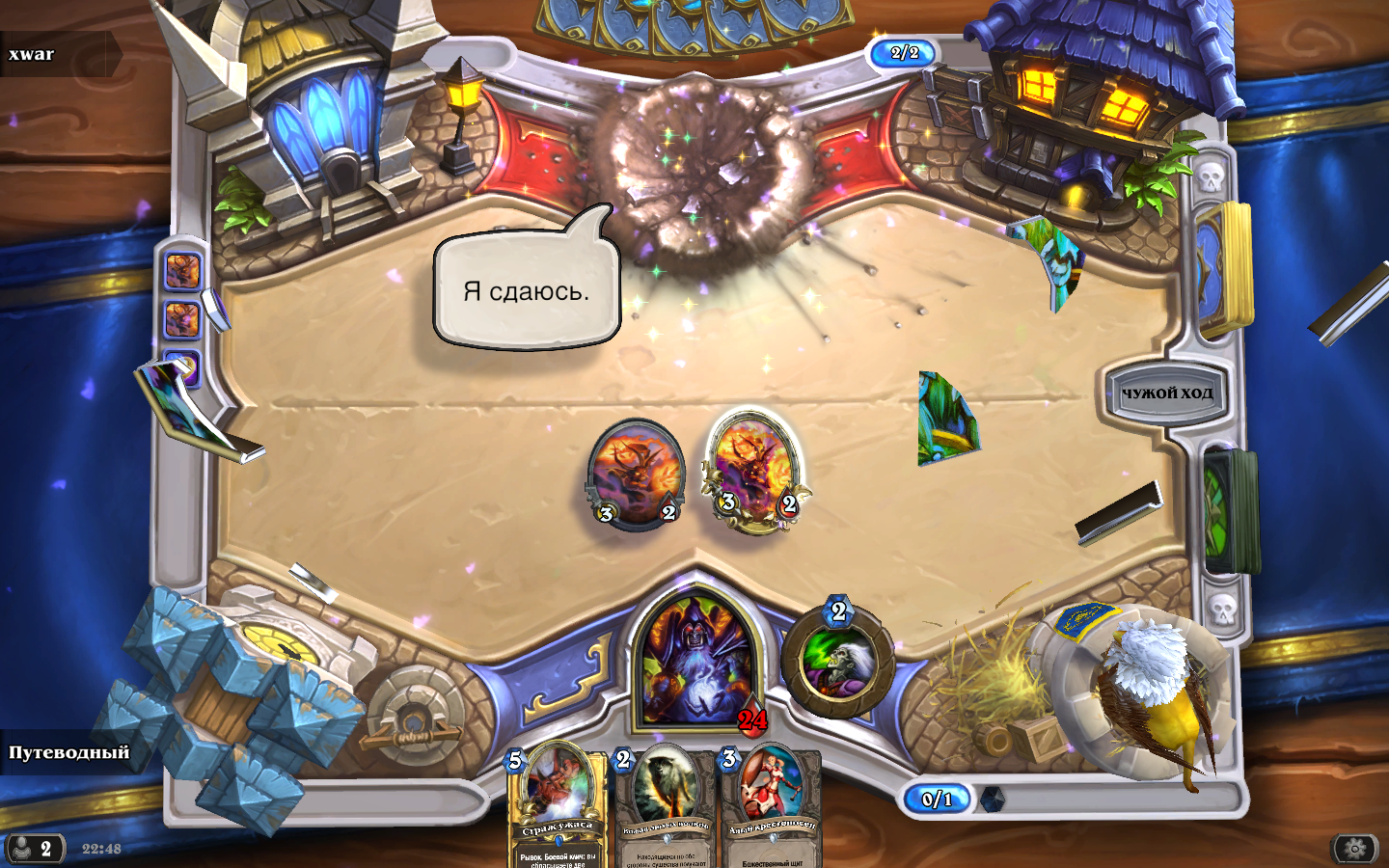This screenshot has width=1389, height=868.
Task: Click the Чужой ход turn button
Action: [x=1166, y=393]
